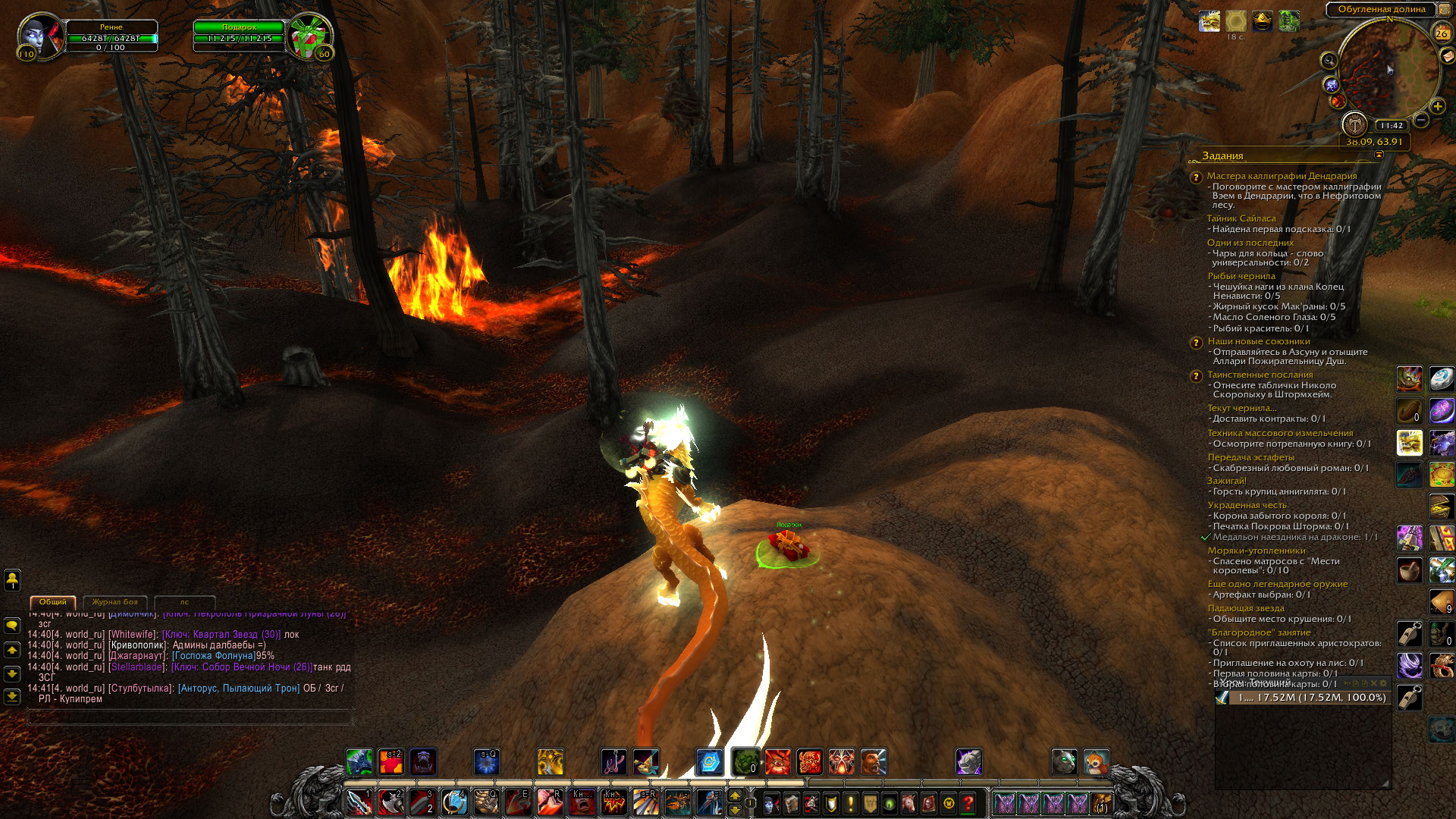Select quest Мастера каллиграфии Дендрария in tracker
The height and width of the screenshot is (819, 1456).
[x=1282, y=176]
